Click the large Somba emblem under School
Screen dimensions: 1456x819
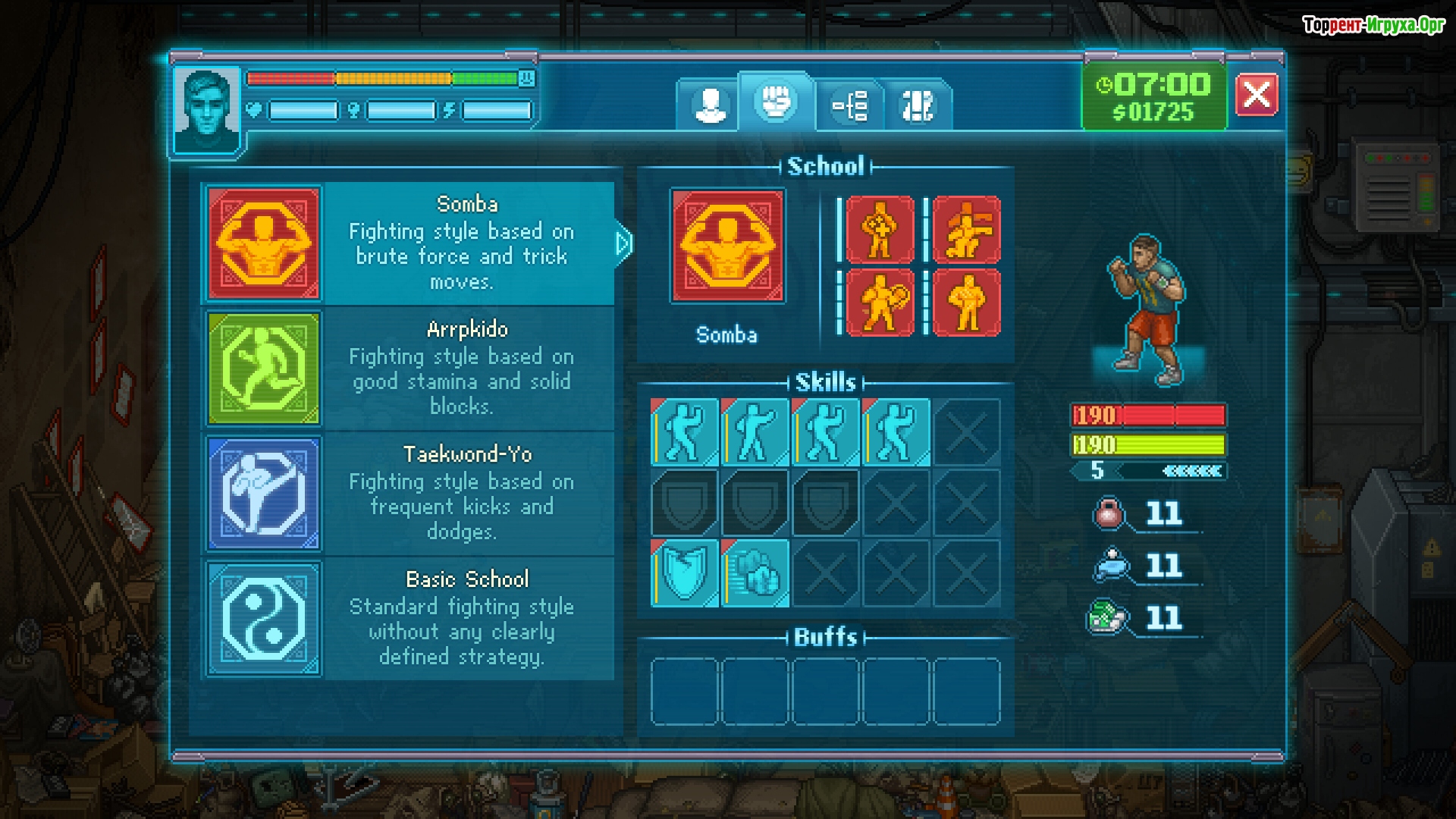point(728,246)
